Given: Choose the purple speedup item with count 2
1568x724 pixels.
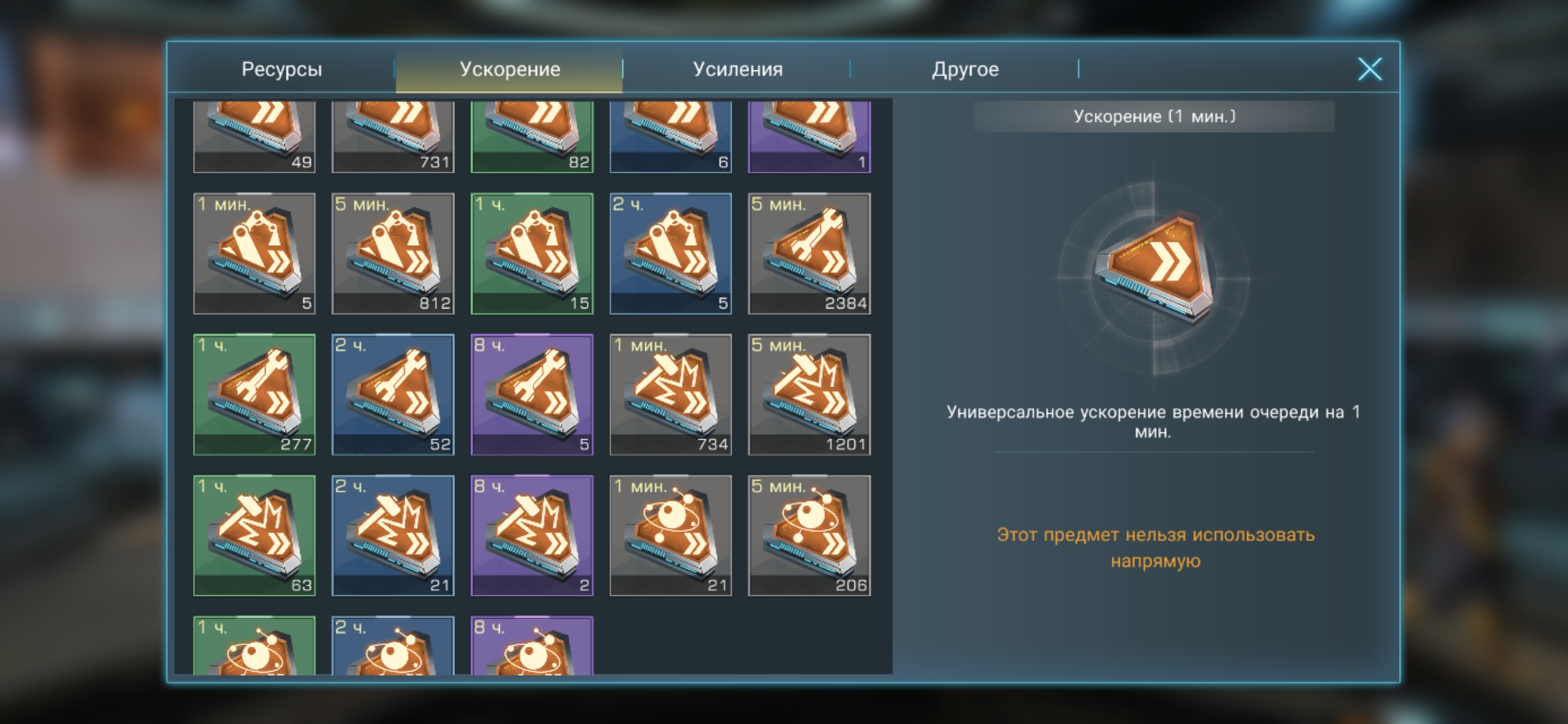Looking at the screenshot, I should pos(532,535).
